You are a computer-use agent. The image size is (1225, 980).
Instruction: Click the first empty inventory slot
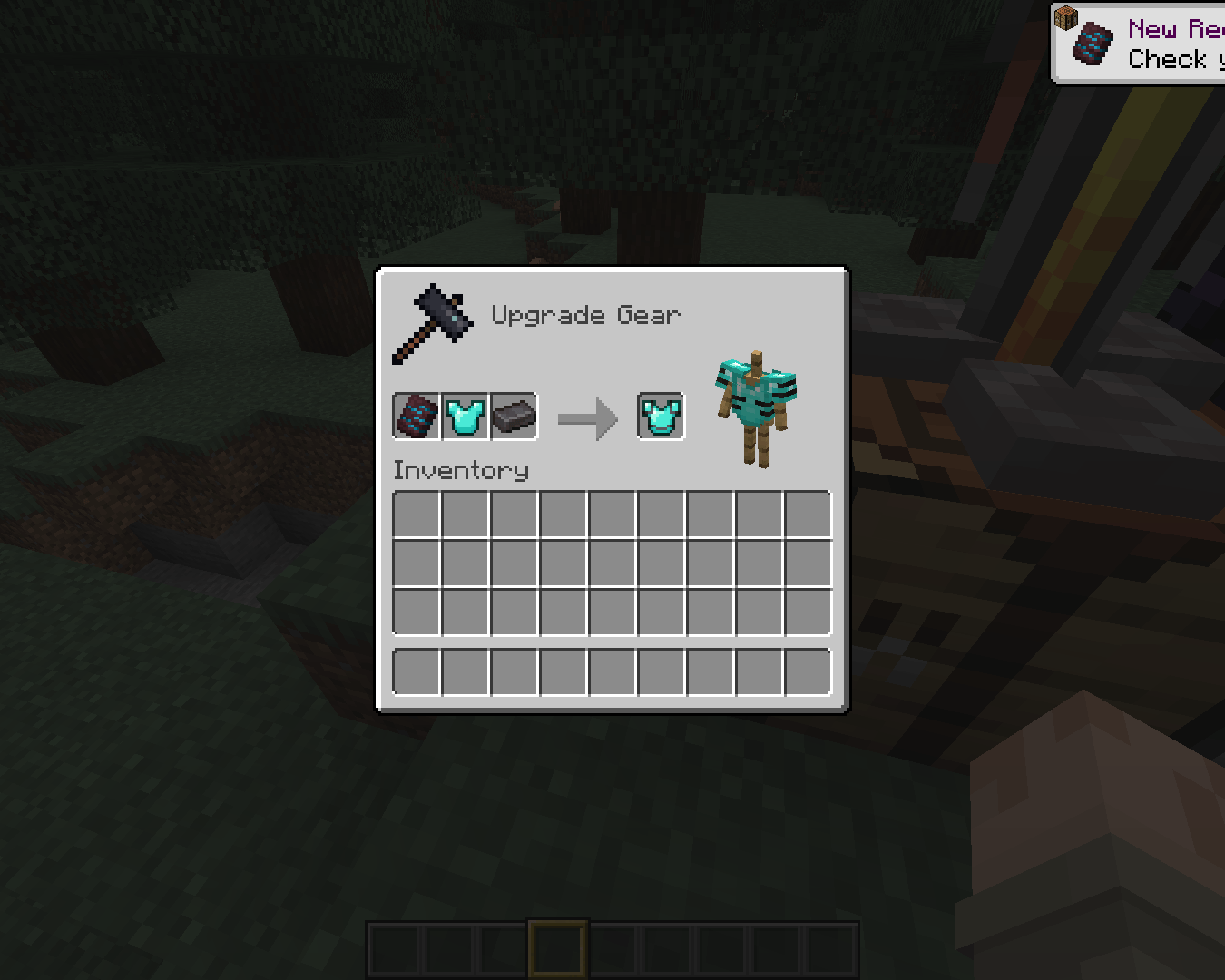[416, 513]
